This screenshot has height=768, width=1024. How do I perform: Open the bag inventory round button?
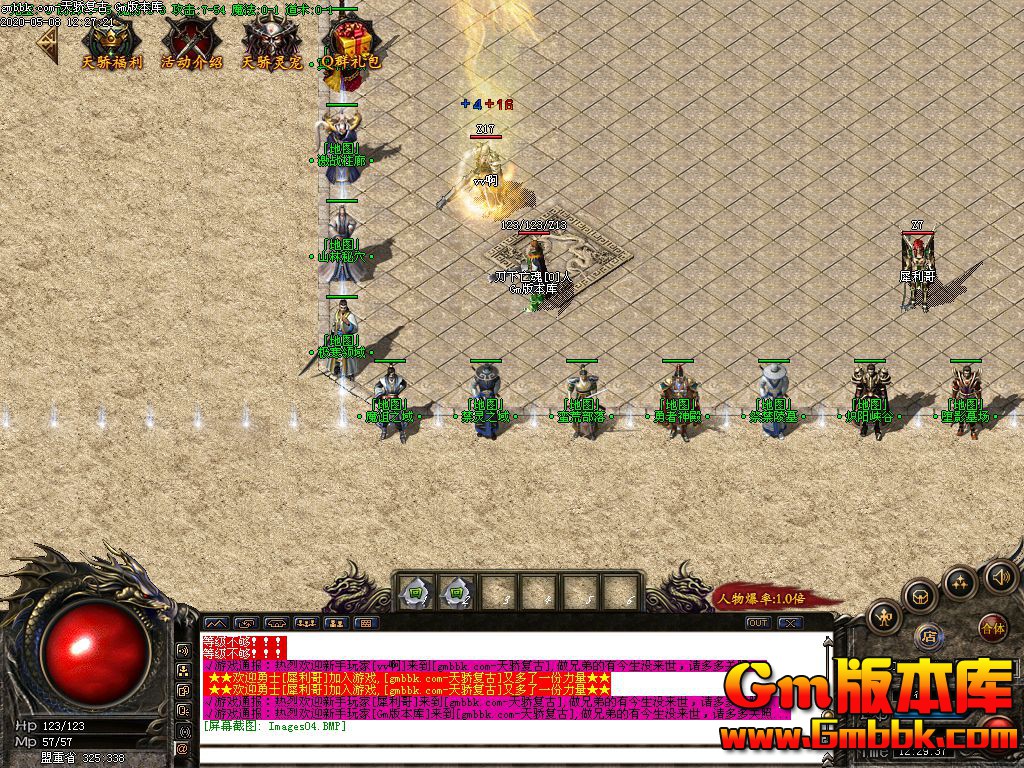pos(919,597)
